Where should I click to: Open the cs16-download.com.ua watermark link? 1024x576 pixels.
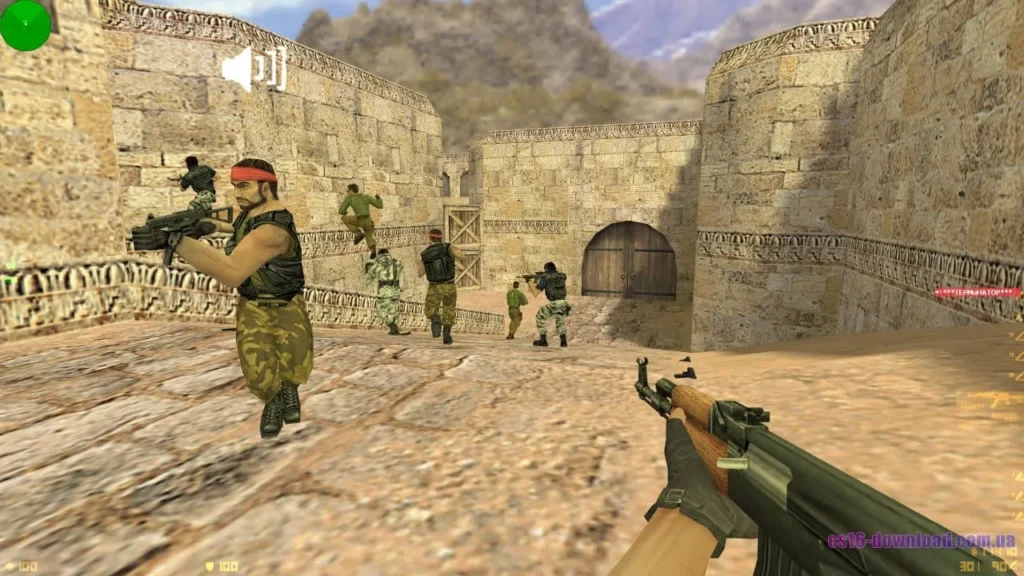[921, 541]
